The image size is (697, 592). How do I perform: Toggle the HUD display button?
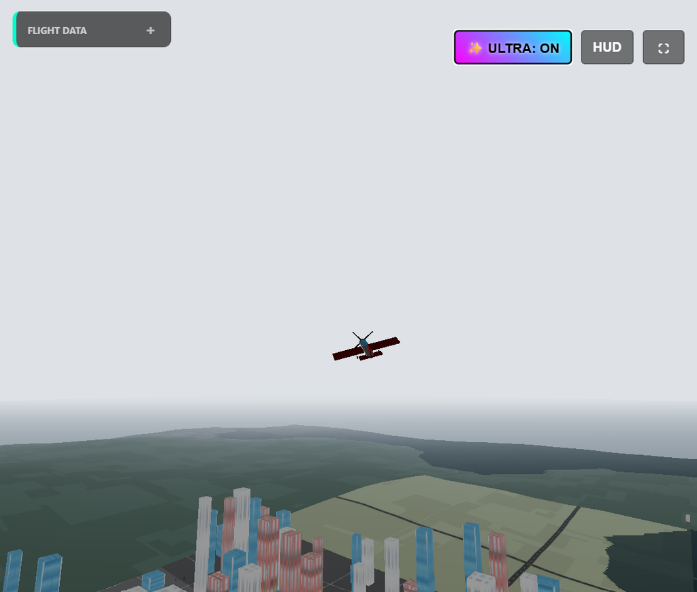tap(607, 47)
